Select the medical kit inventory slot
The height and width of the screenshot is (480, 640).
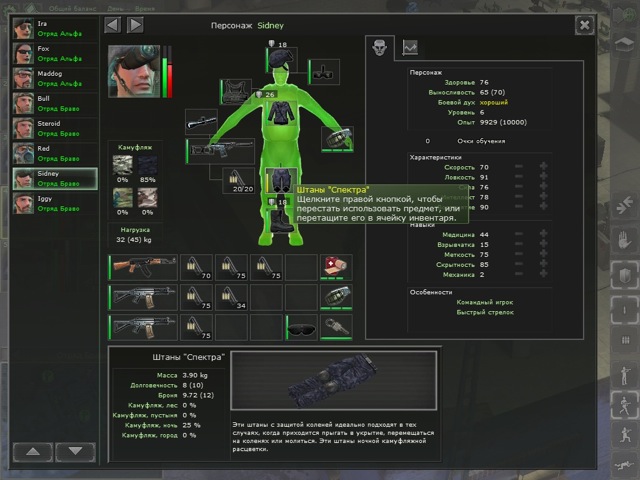[x=333, y=267]
